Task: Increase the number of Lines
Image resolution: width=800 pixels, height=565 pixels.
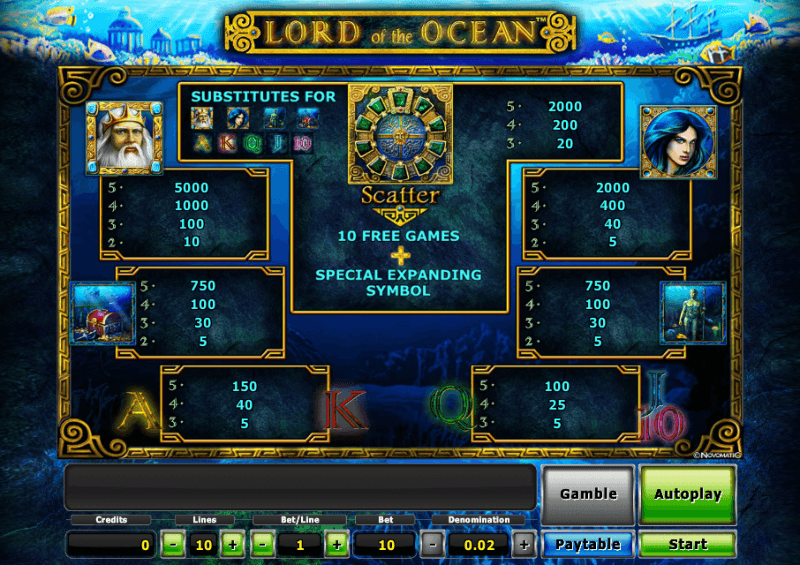Action: 233,545
